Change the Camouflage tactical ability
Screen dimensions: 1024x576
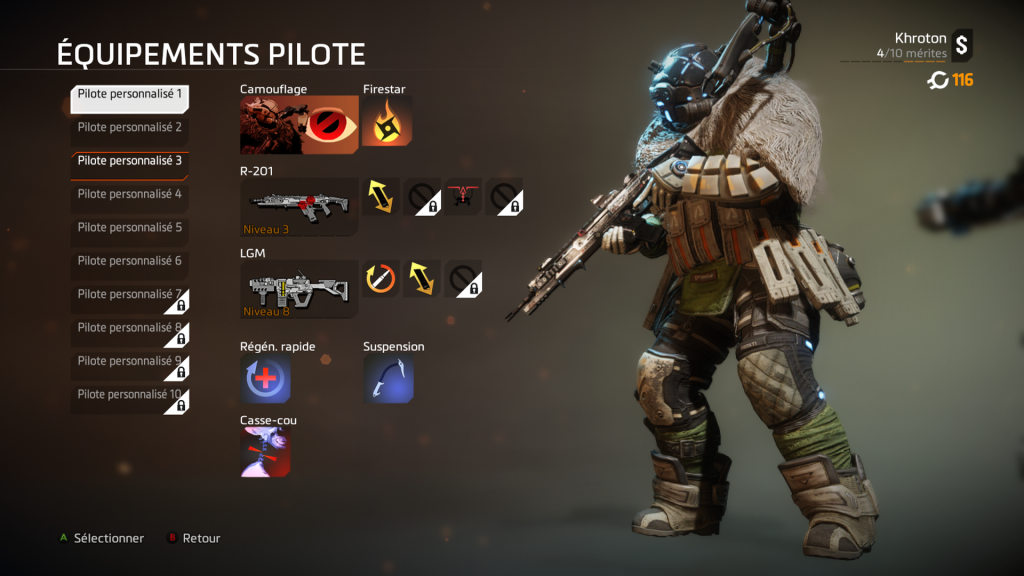[x=299, y=125]
